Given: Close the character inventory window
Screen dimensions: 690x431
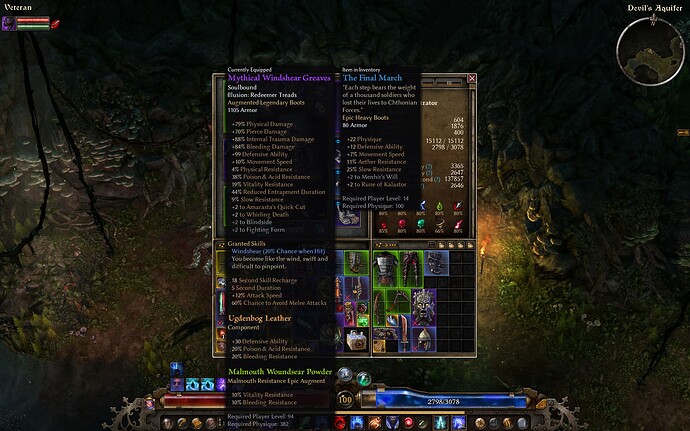Looking at the screenshot, I should pyautogui.click(x=472, y=77).
